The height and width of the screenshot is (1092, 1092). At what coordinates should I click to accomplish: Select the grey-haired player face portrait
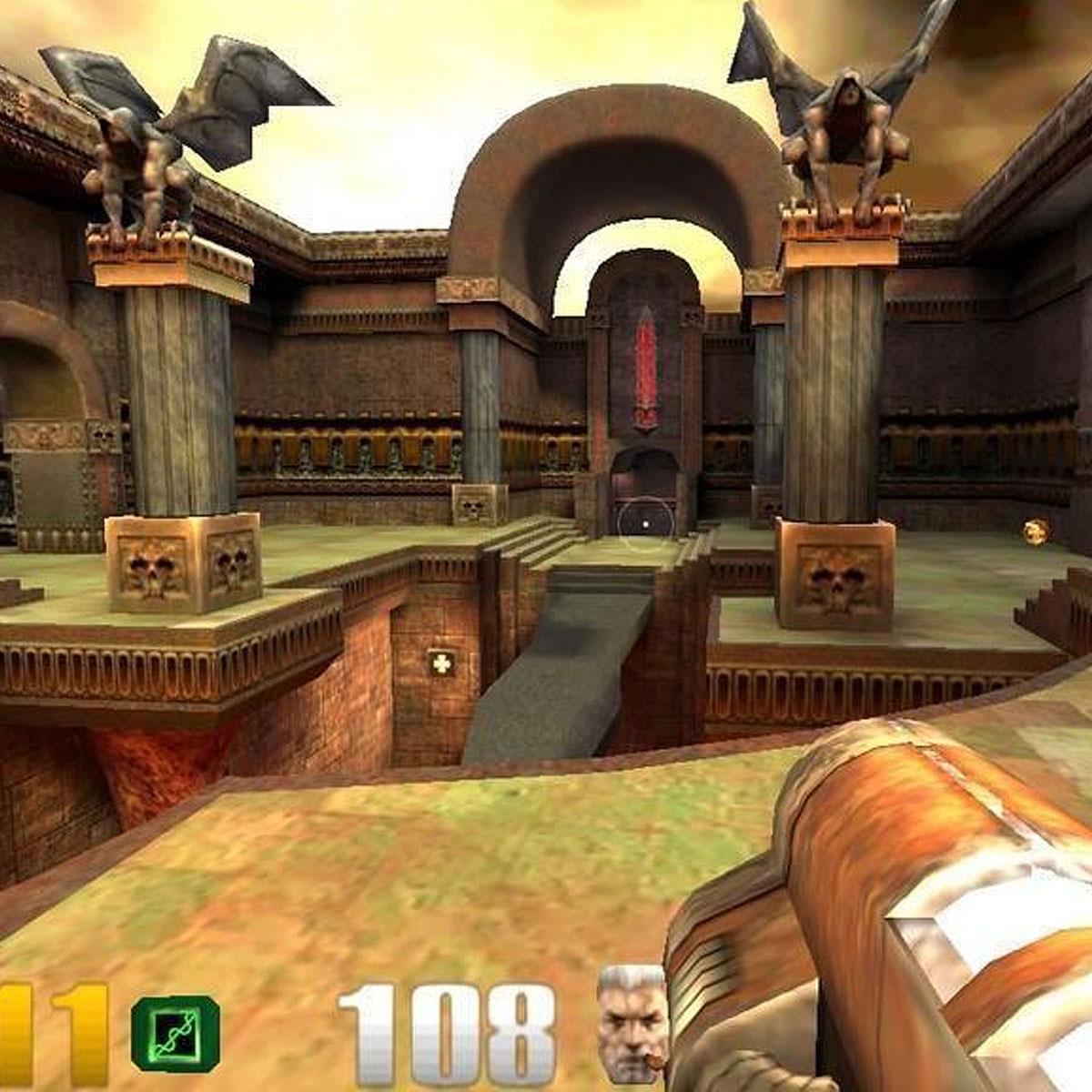click(x=632, y=1026)
